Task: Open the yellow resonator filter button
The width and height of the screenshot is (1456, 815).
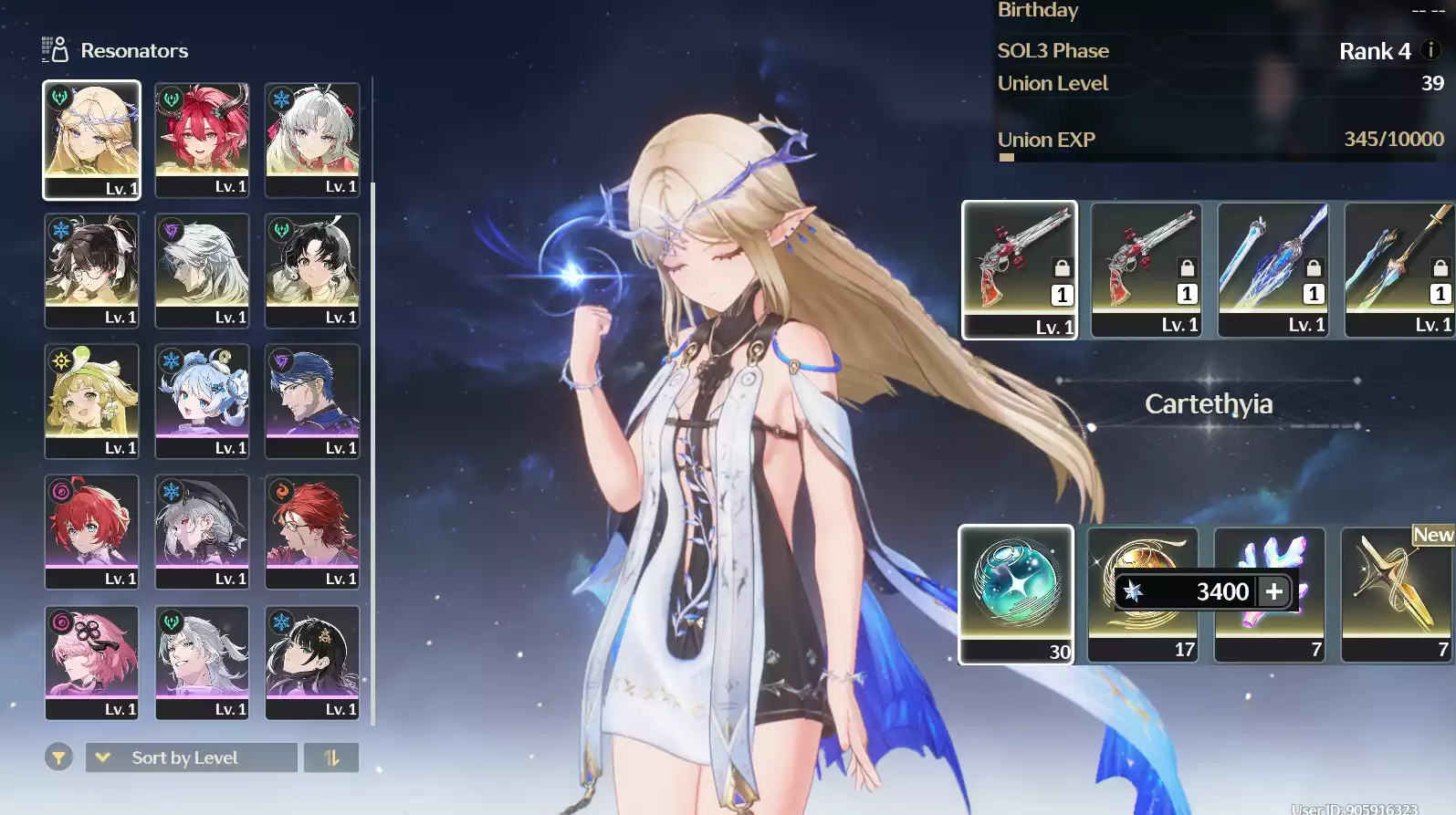Action: click(58, 758)
